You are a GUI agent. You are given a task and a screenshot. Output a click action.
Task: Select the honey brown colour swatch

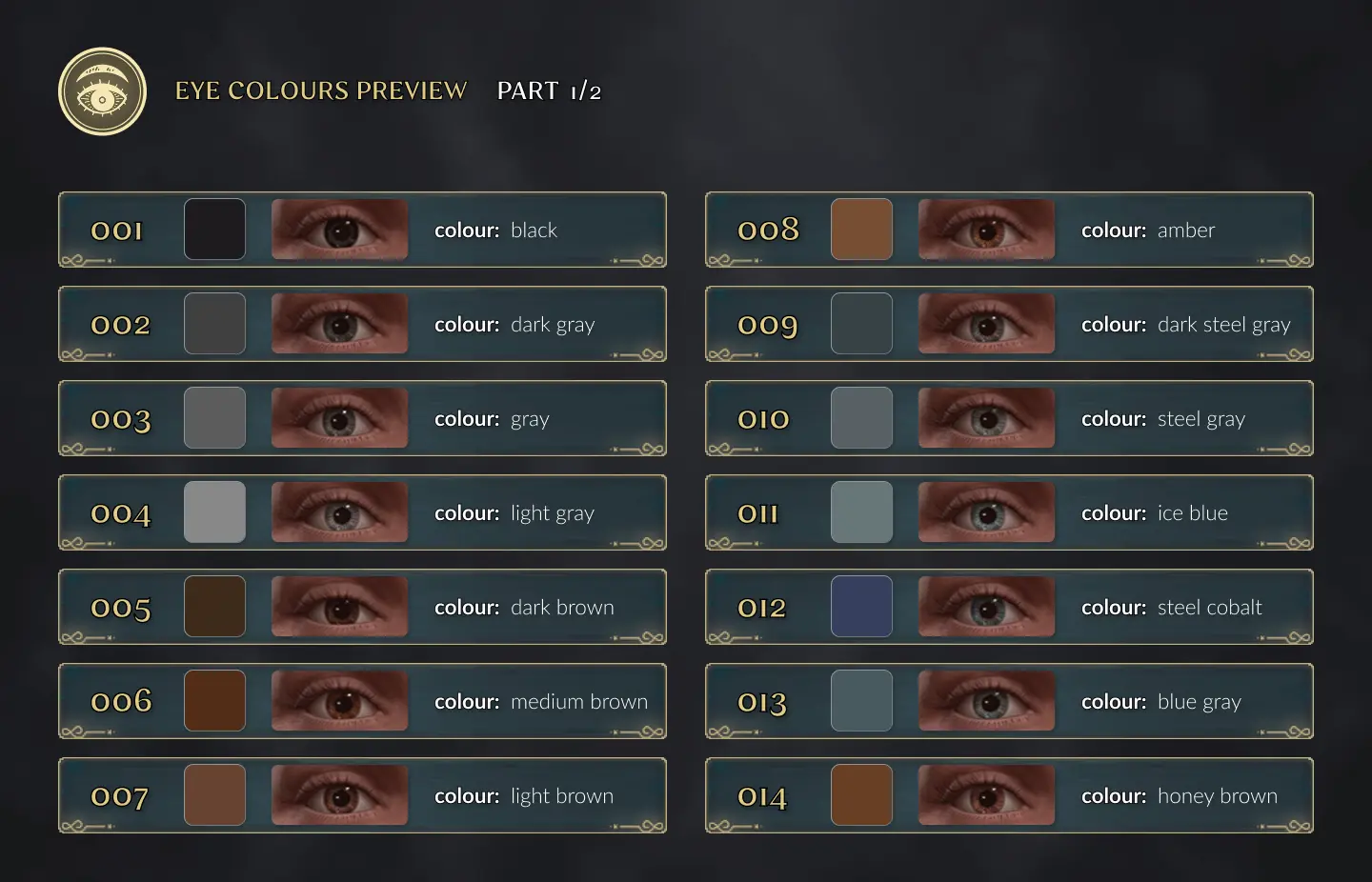click(861, 795)
